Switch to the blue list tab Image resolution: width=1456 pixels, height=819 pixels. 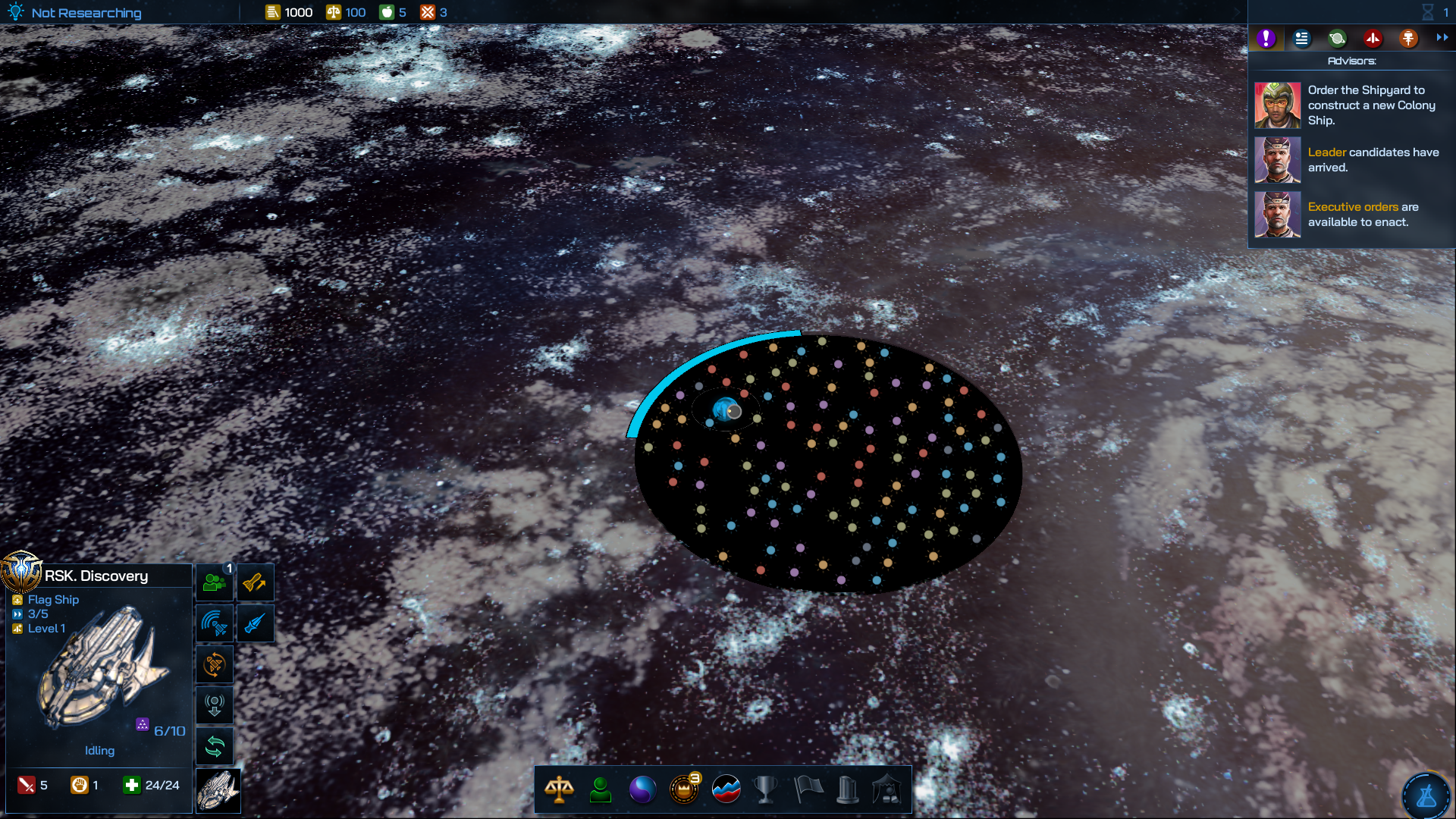pyautogui.click(x=1301, y=39)
